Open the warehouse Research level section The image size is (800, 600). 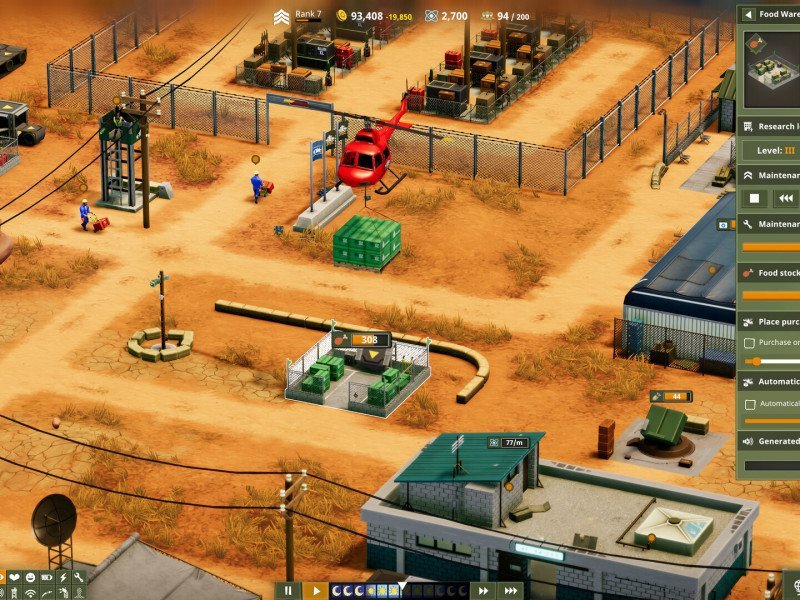(x=769, y=127)
